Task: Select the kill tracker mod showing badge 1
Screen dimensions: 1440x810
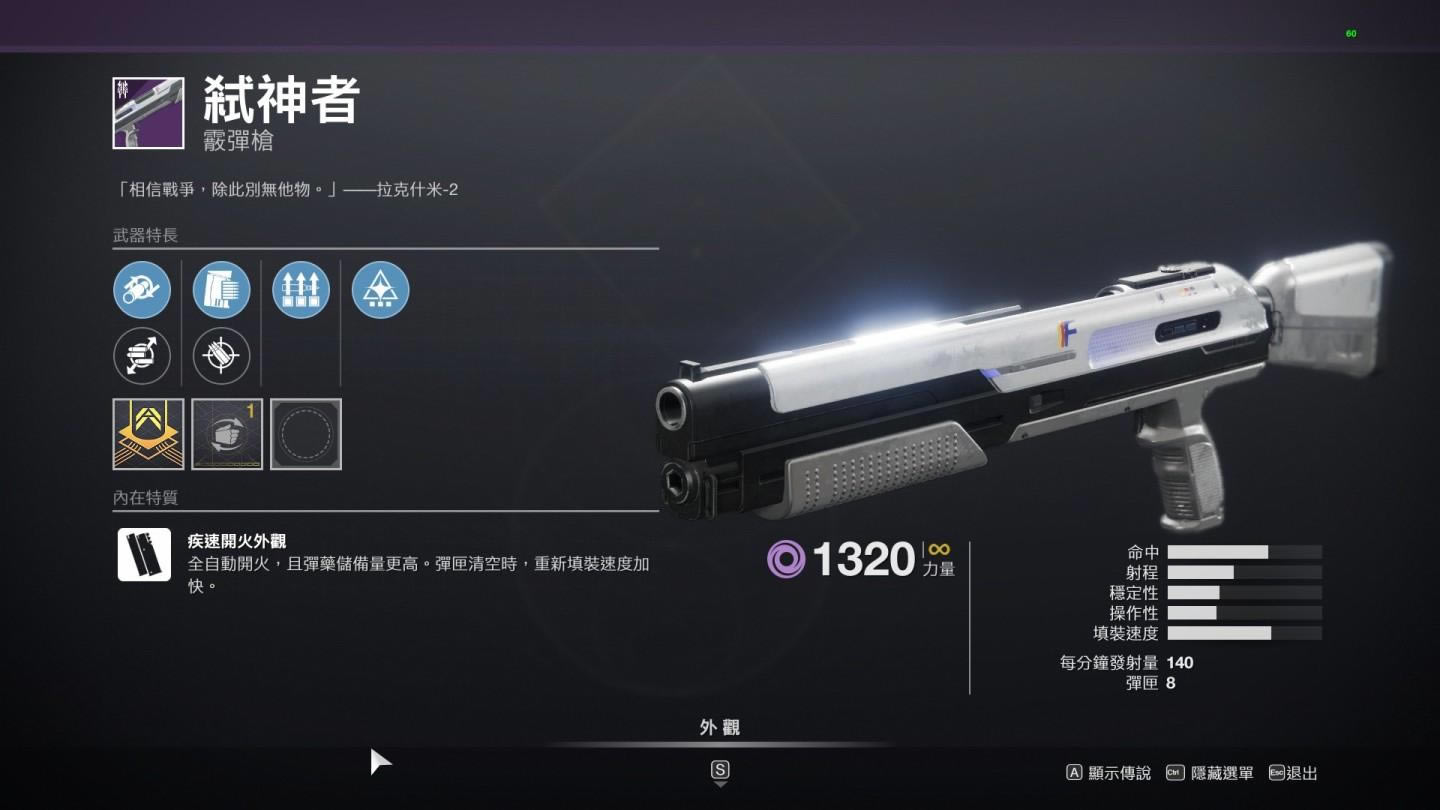Action: tap(227, 433)
